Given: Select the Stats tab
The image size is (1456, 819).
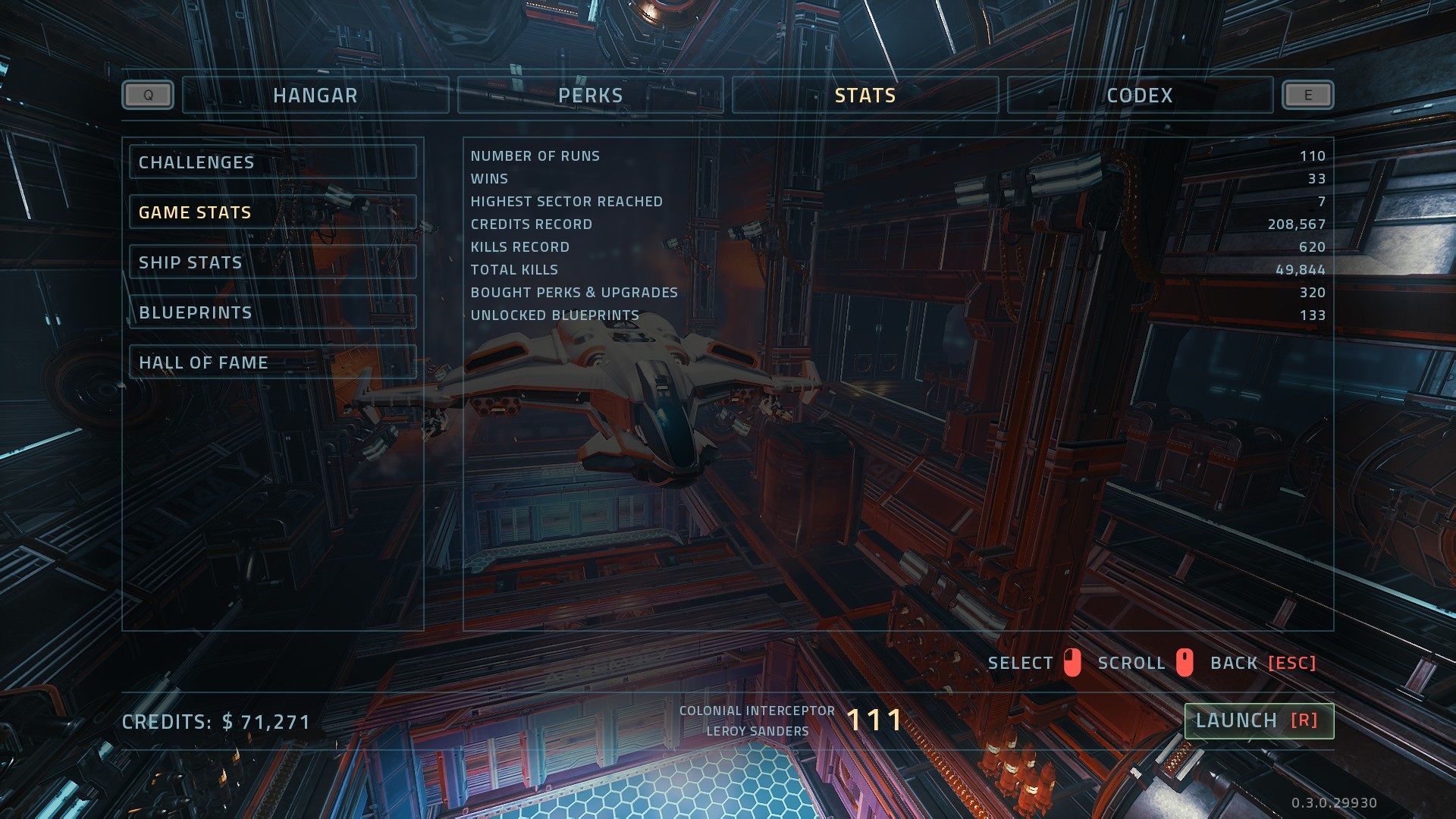Looking at the screenshot, I should coord(865,96).
